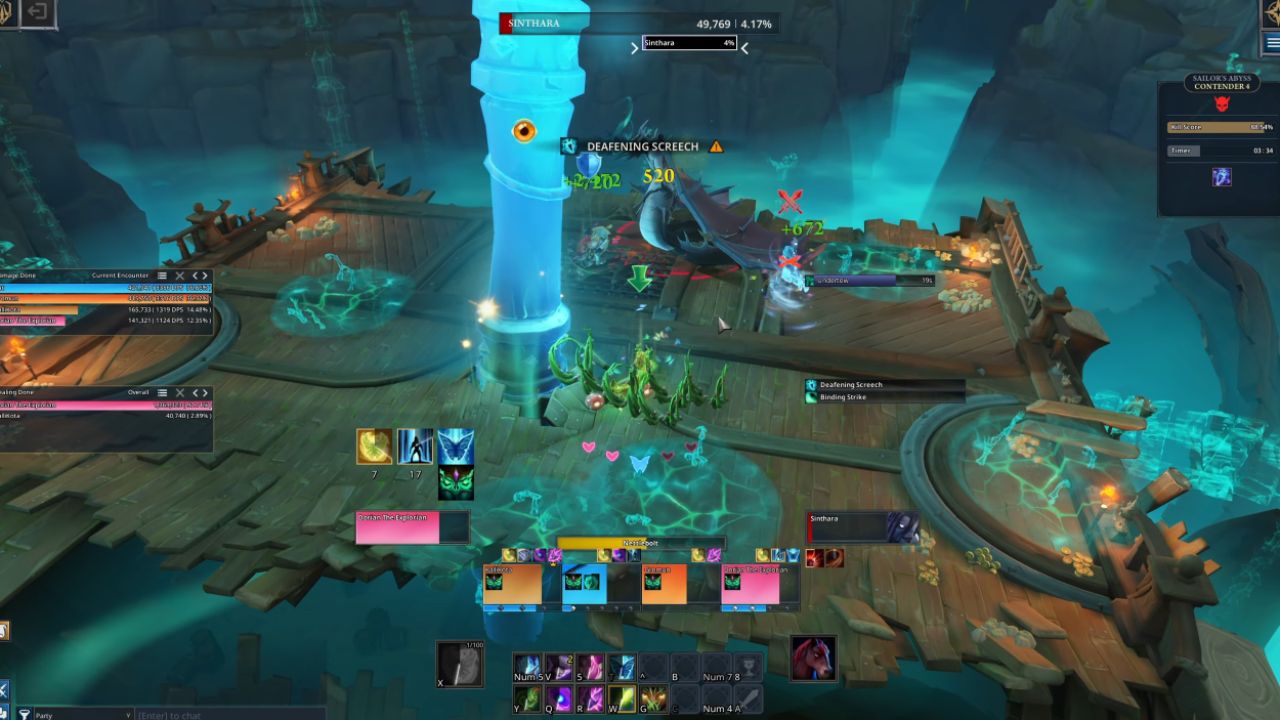The height and width of the screenshot is (720, 1280).
Task: Use the pink crystal ability on S
Action: click(x=591, y=666)
